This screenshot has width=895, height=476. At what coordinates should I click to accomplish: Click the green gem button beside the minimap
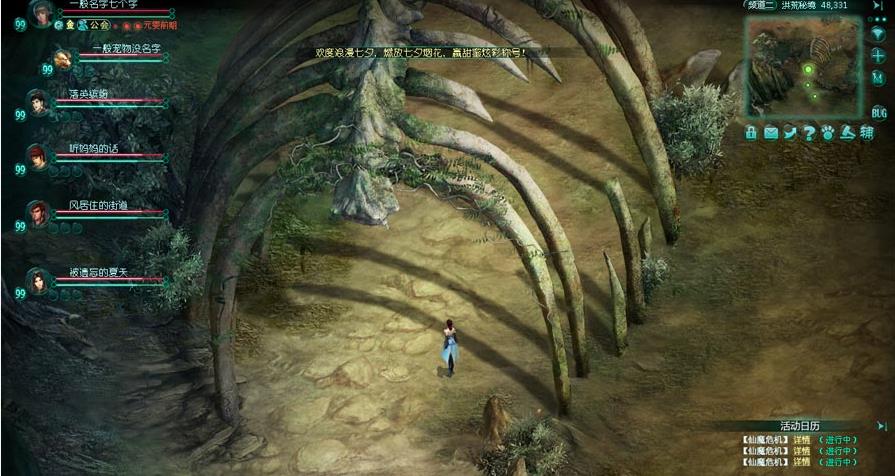(x=879, y=32)
